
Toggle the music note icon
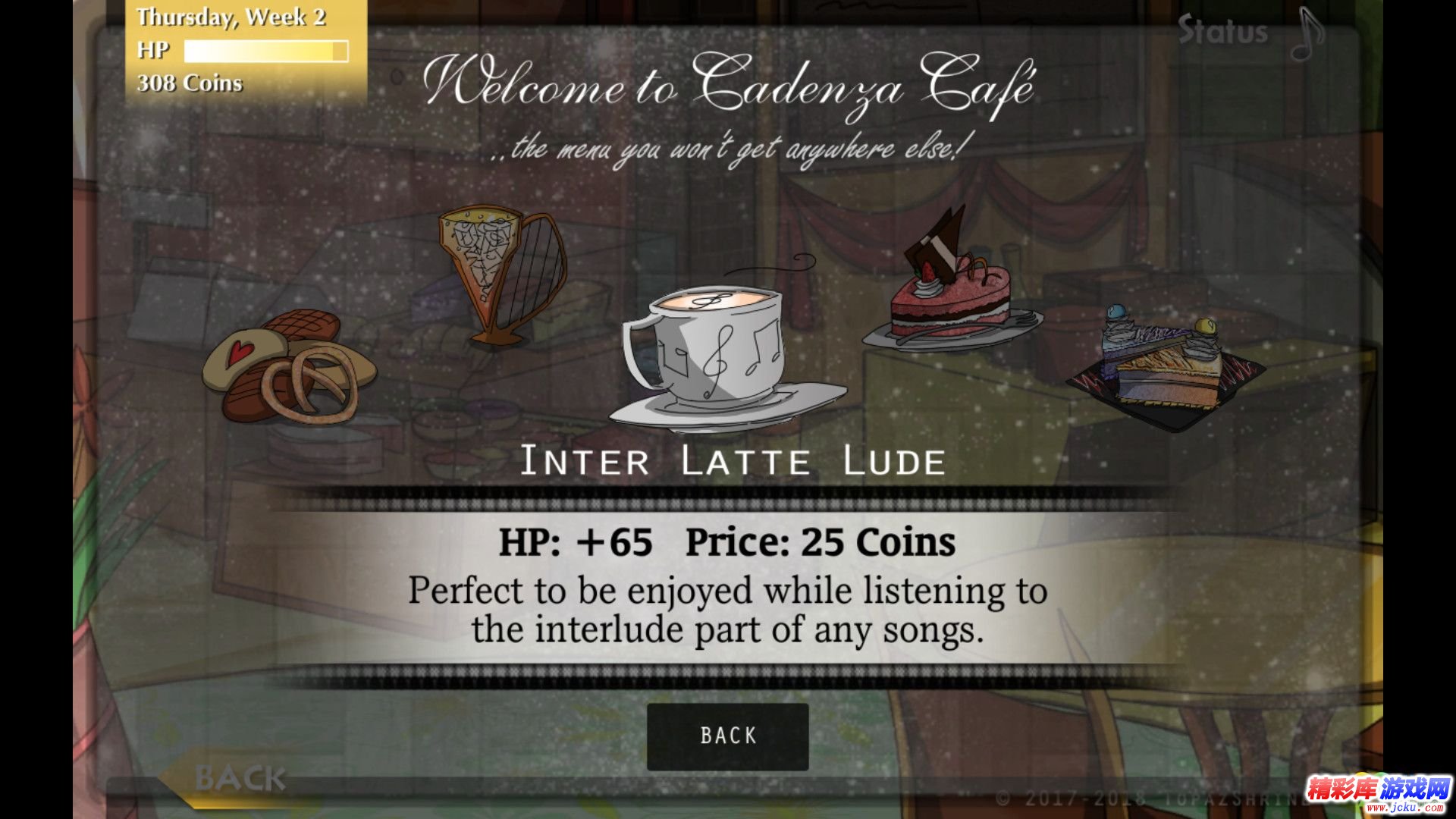pyautogui.click(x=1307, y=34)
